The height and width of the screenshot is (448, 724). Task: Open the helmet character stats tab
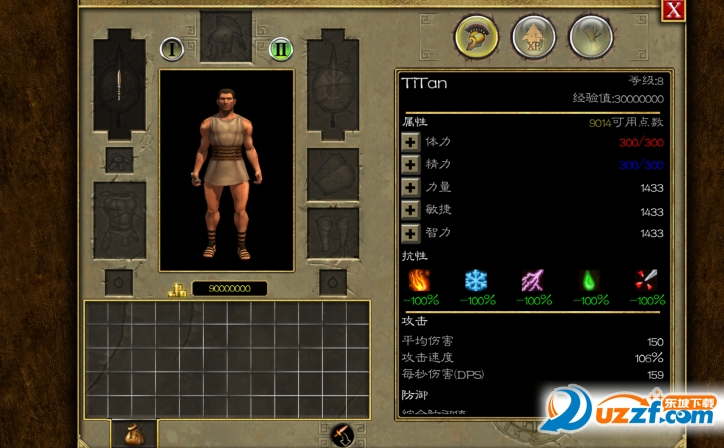477,38
